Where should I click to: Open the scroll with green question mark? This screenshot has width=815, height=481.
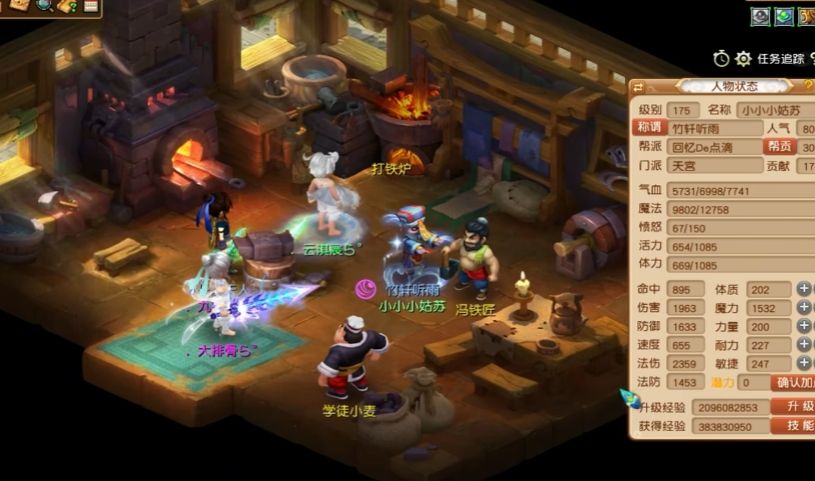tap(68, 6)
